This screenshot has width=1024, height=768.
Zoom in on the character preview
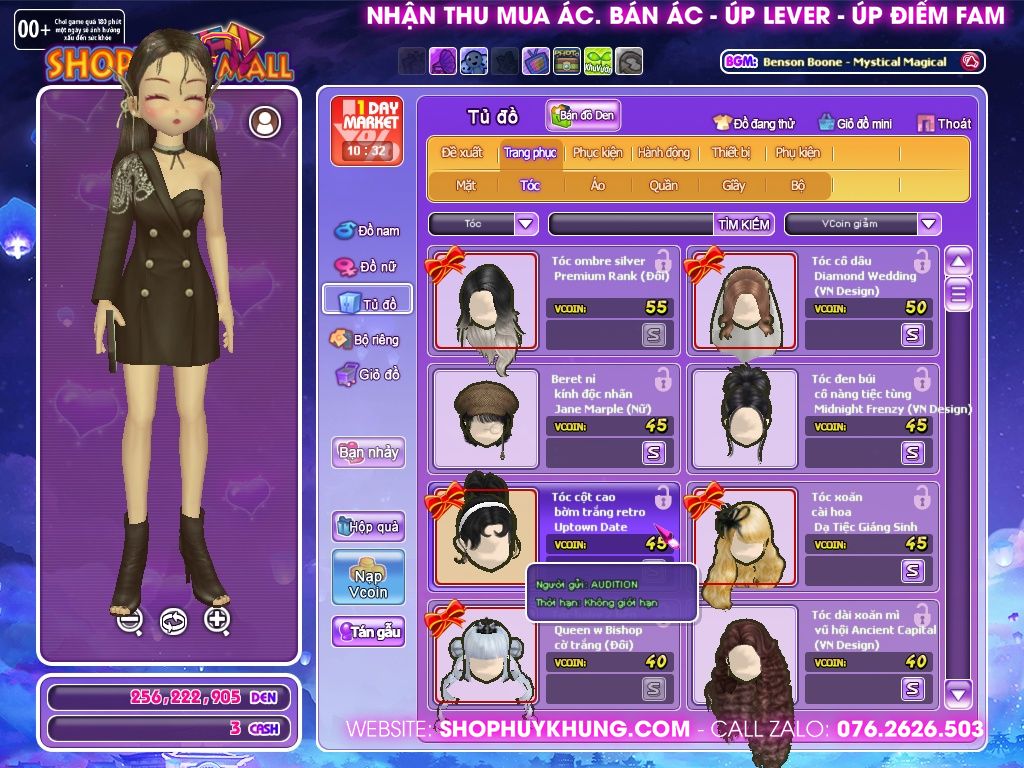[x=217, y=620]
